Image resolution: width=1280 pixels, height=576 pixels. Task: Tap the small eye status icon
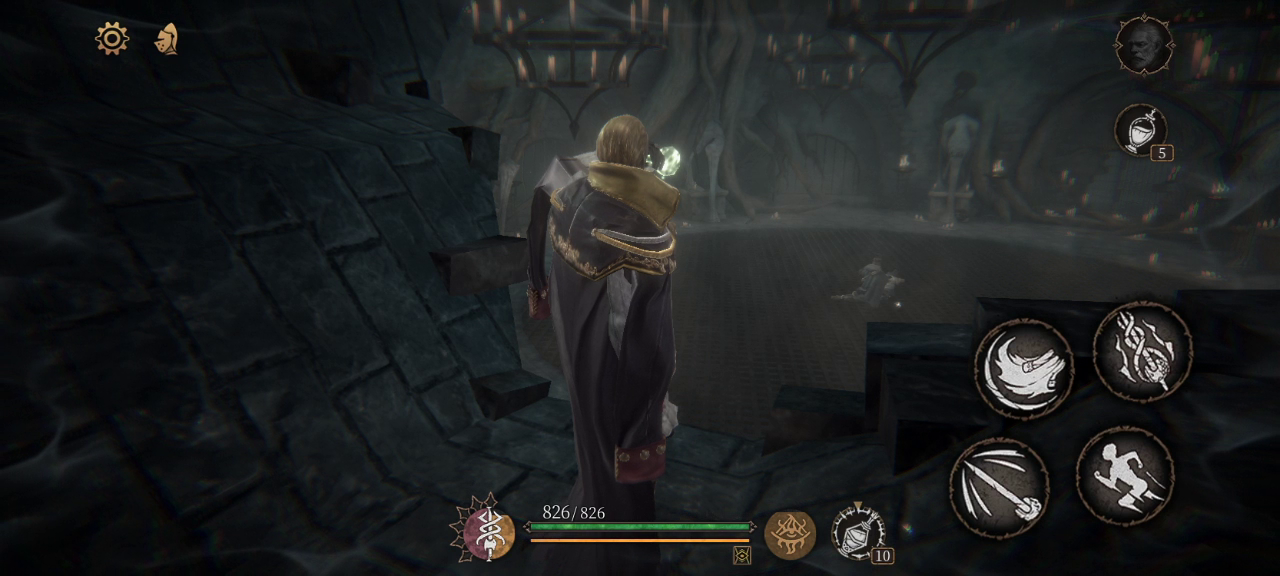(x=742, y=555)
